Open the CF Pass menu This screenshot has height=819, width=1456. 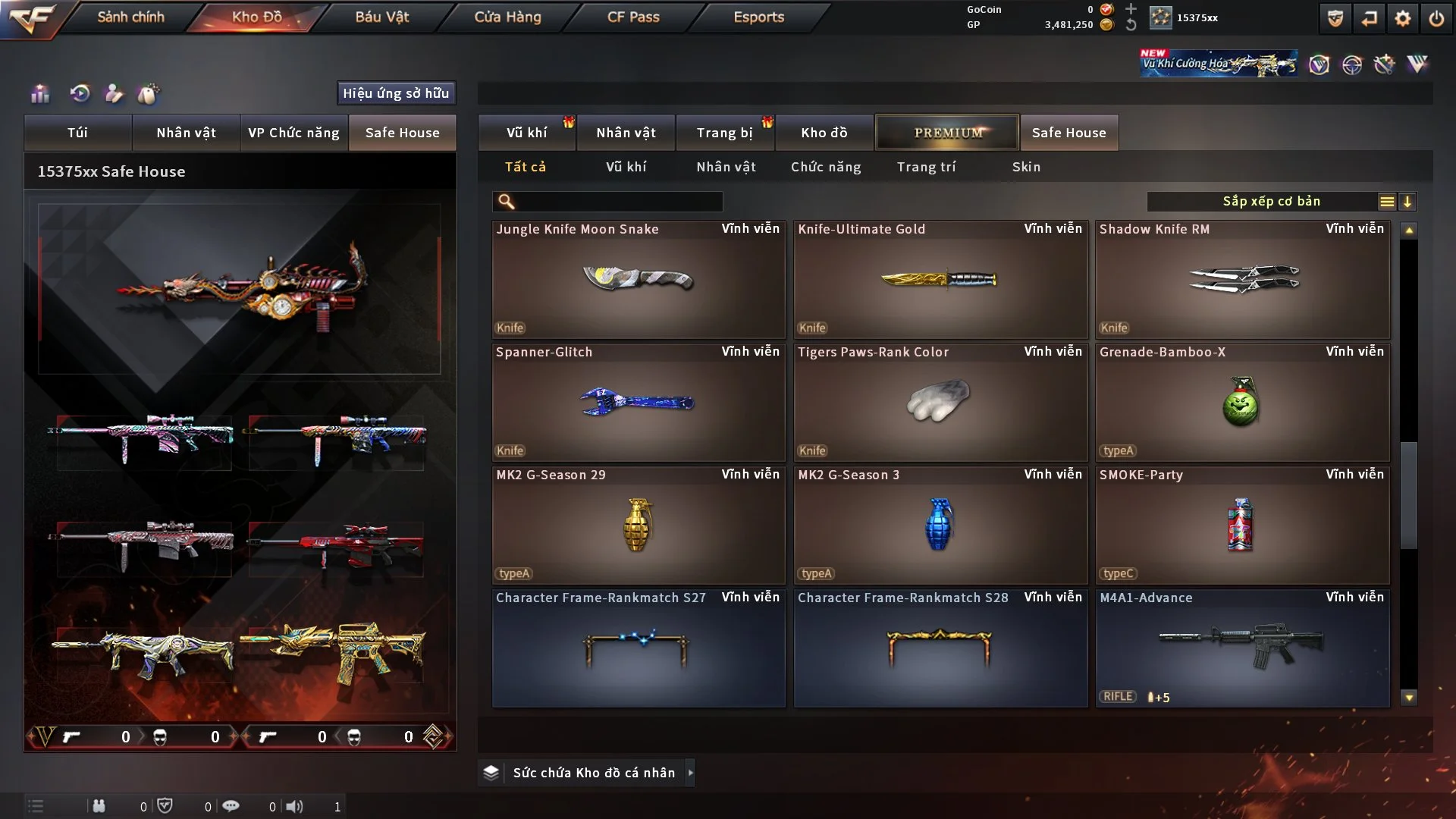pyautogui.click(x=633, y=17)
